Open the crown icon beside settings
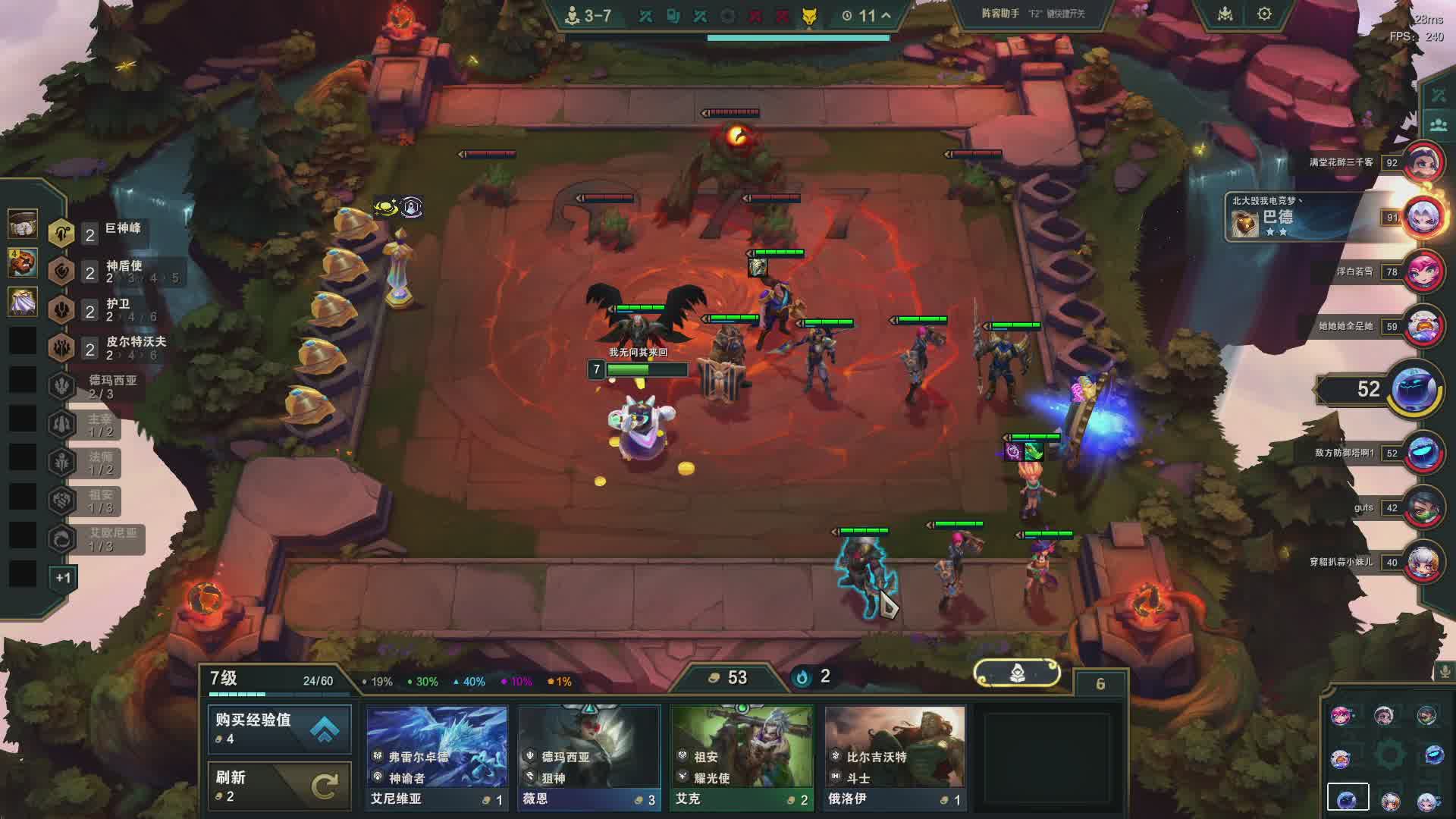Screen dimensions: 1456x819 (x=1225, y=14)
